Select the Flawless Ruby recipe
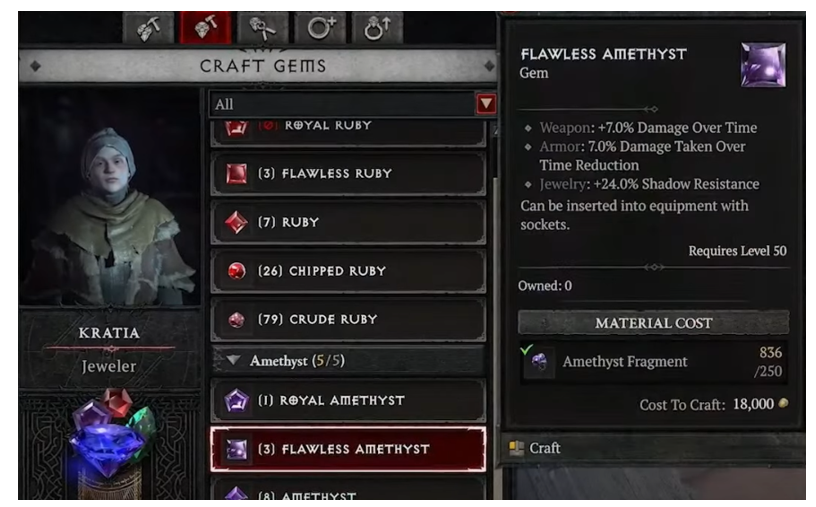Viewport: 816px width, 507px height. (348, 174)
